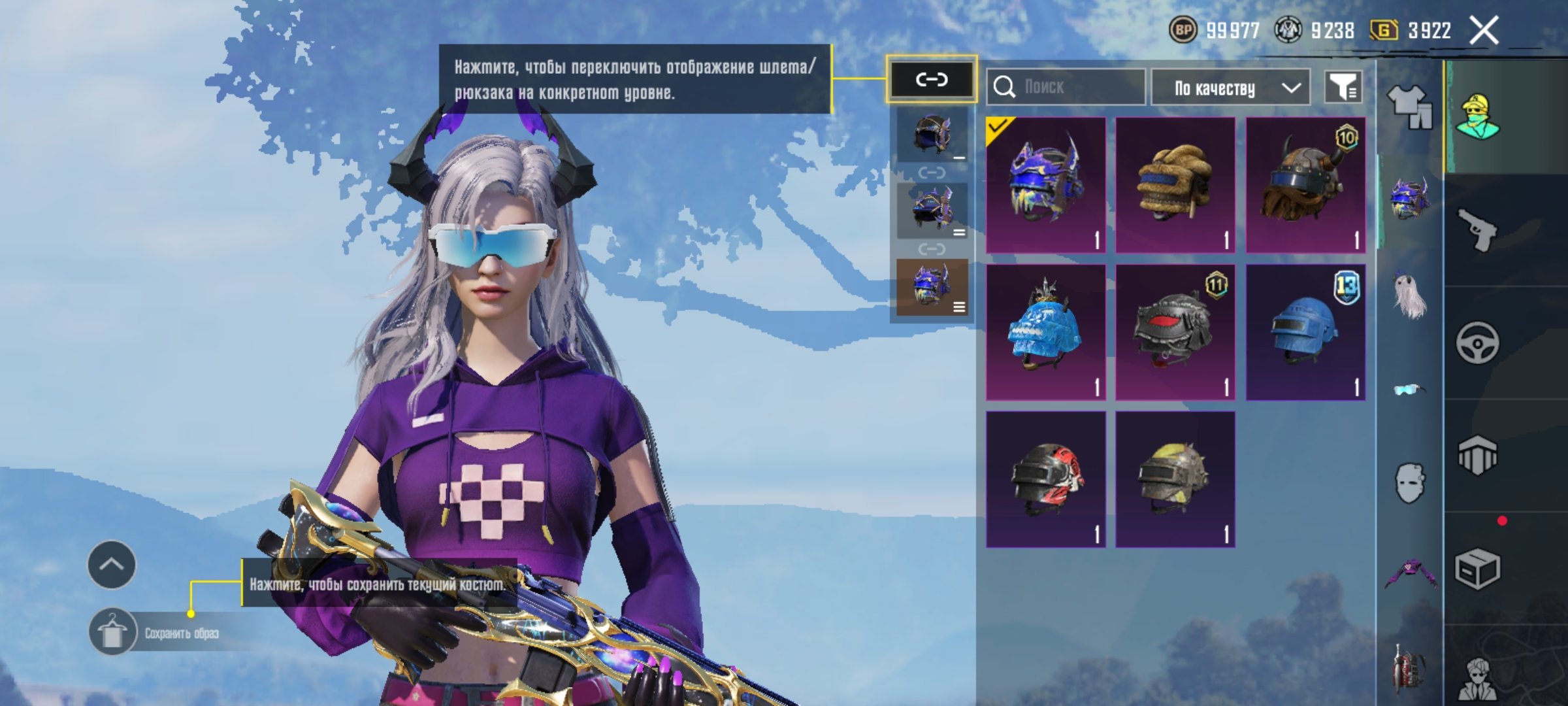Open the По качеству sort dropdown
The height and width of the screenshot is (706, 1568).
tap(1230, 88)
